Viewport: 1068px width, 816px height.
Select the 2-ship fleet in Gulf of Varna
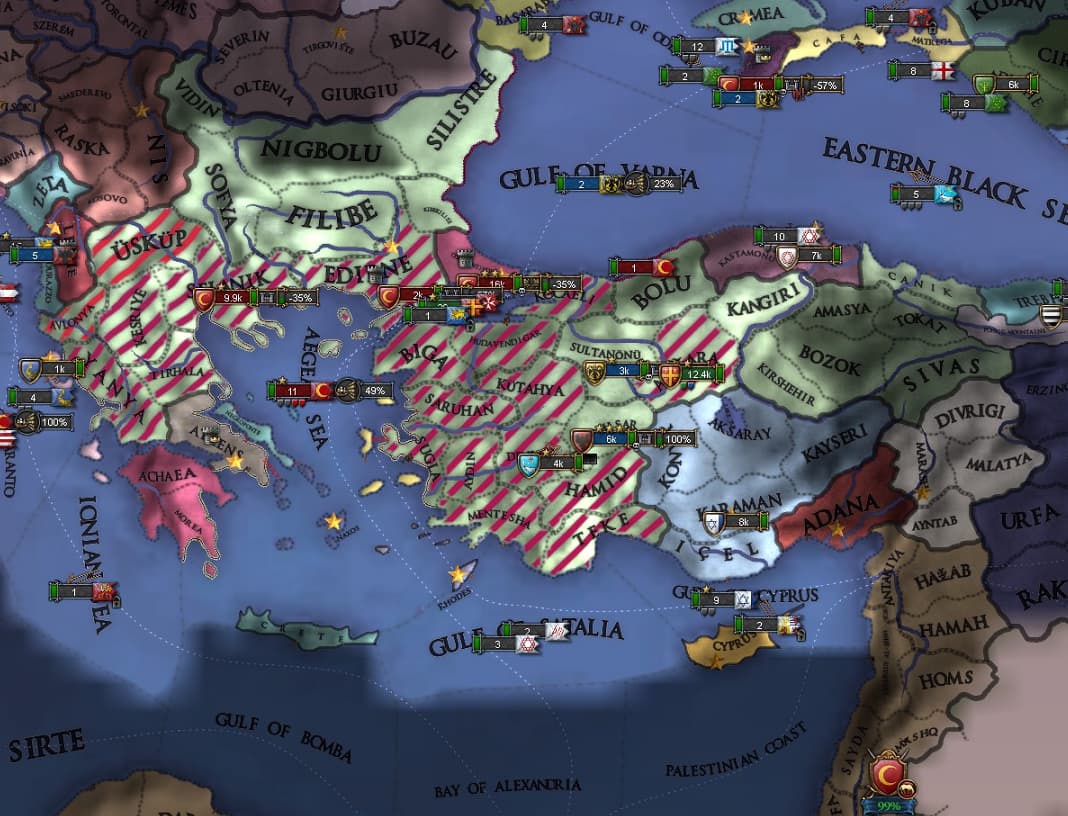click(x=582, y=183)
